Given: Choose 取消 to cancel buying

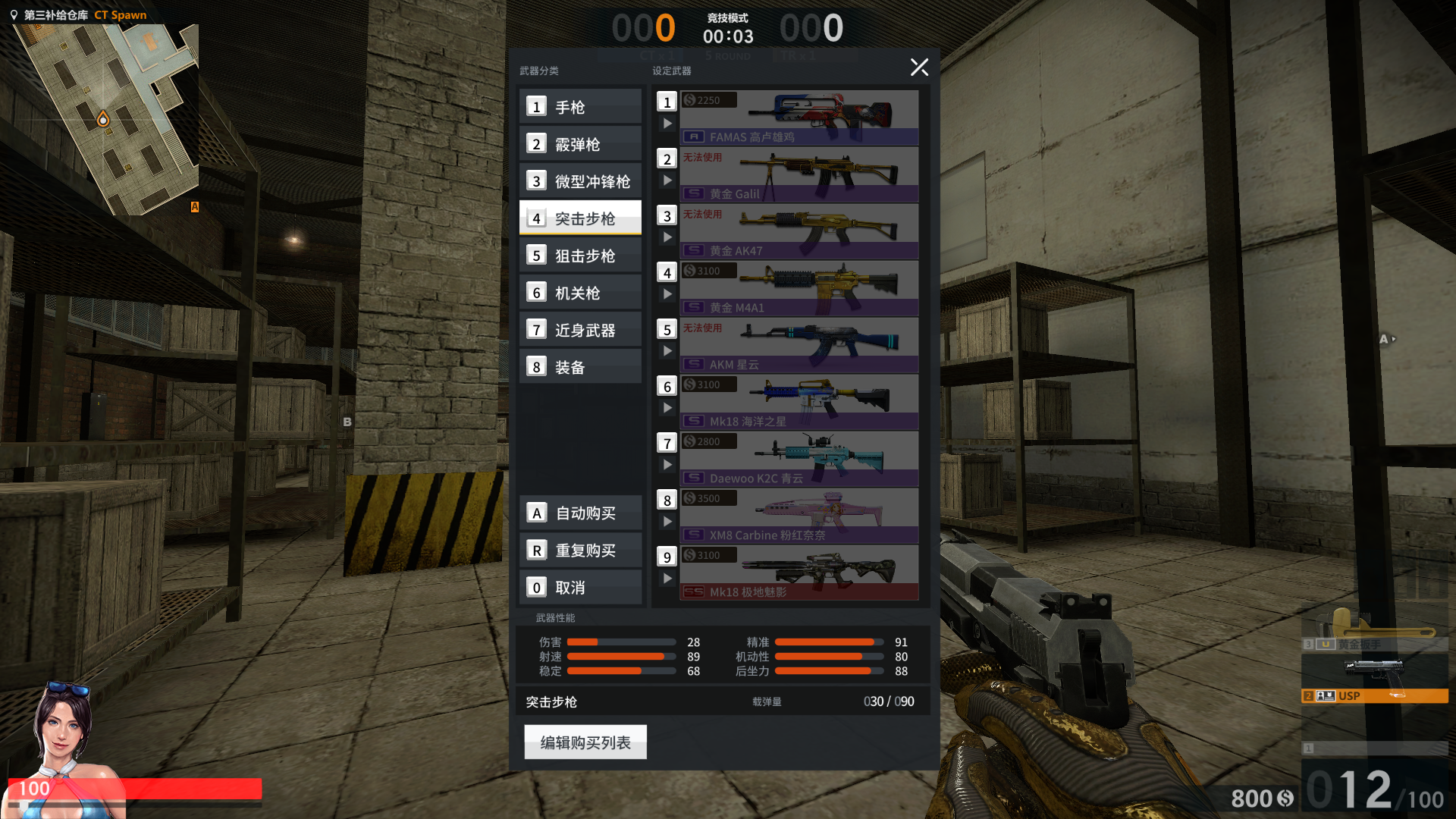Looking at the screenshot, I should 581,588.
